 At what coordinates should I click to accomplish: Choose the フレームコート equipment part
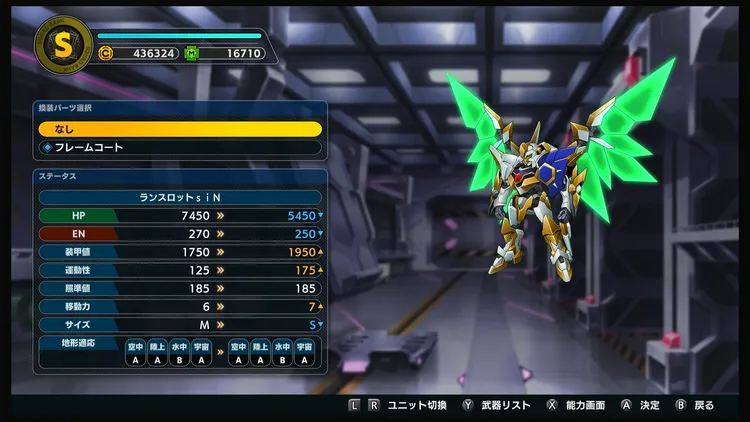click(180, 147)
